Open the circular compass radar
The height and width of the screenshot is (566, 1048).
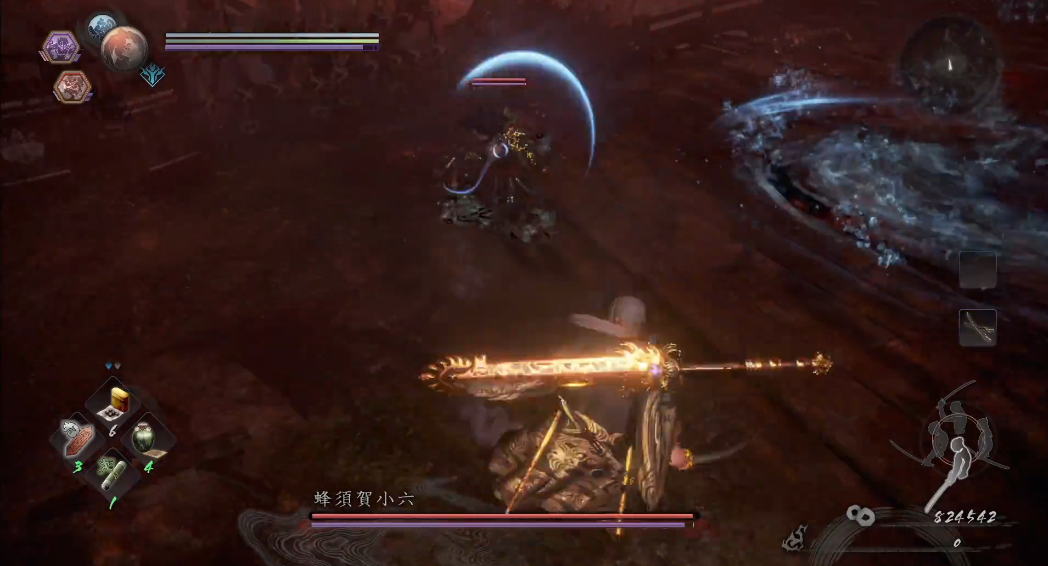click(x=950, y=65)
